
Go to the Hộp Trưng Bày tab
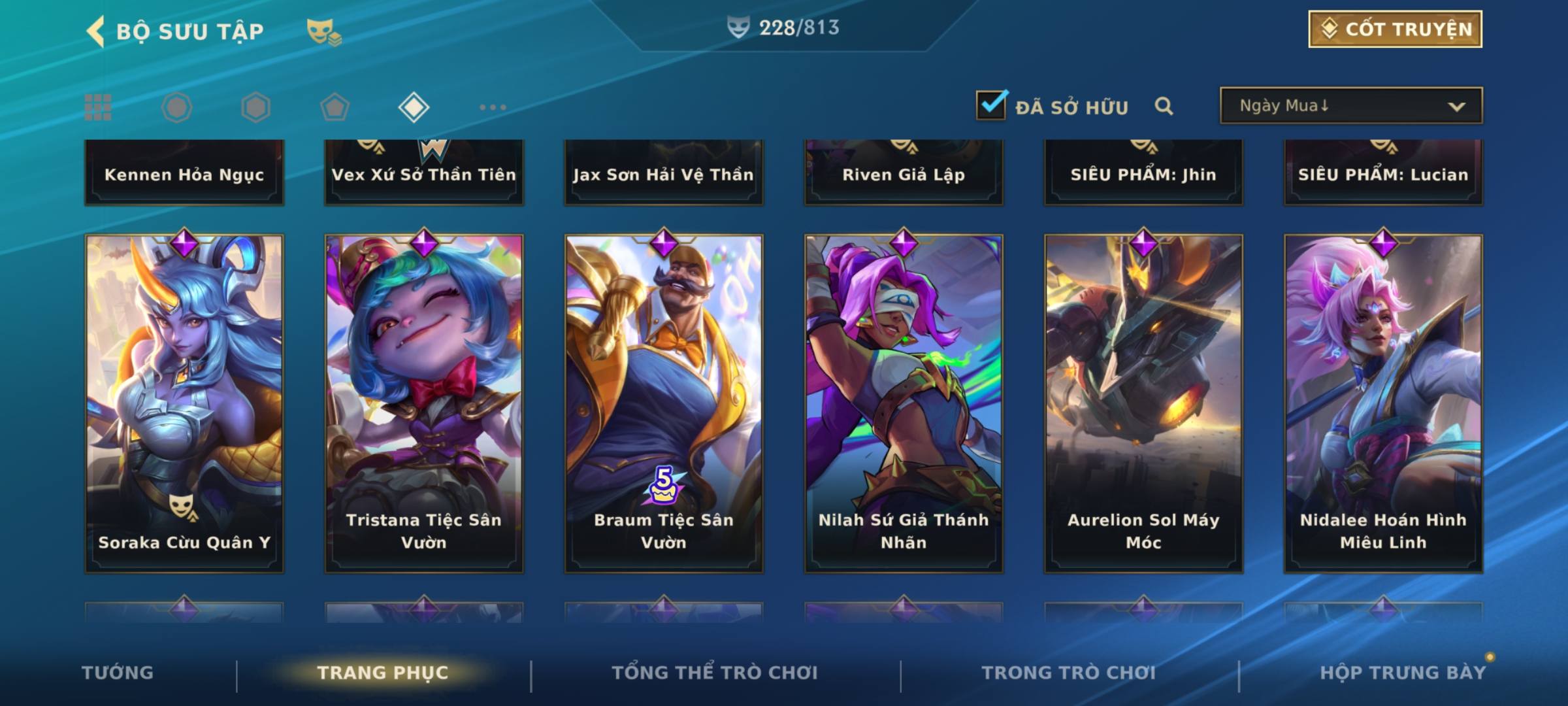point(1403,673)
